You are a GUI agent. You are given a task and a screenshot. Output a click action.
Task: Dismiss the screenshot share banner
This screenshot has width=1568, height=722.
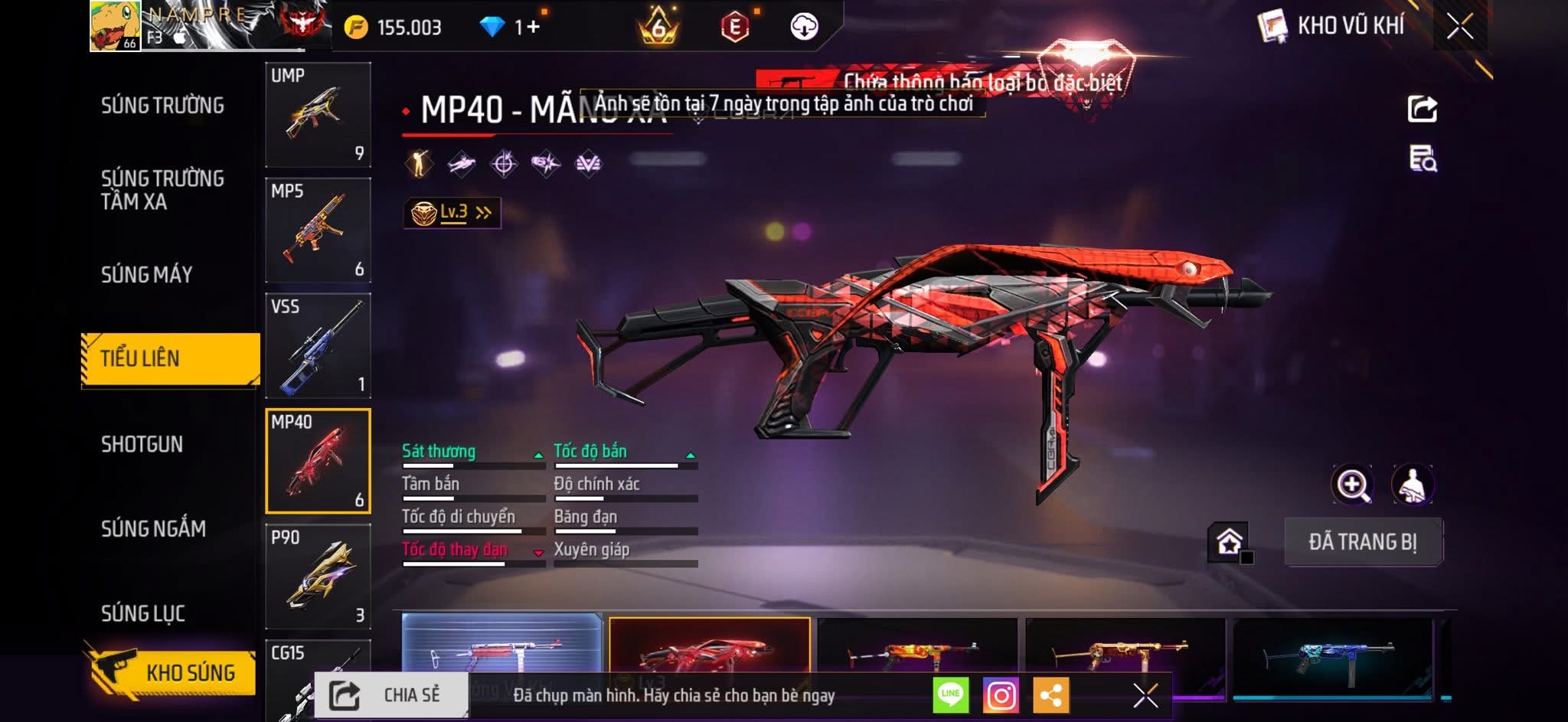click(x=1145, y=695)
